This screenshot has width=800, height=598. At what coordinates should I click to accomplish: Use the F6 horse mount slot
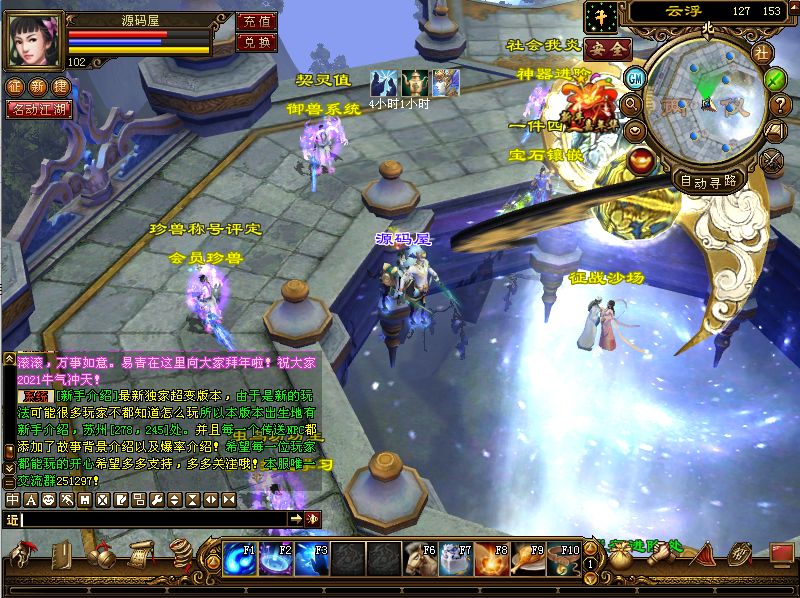(420, 559)
